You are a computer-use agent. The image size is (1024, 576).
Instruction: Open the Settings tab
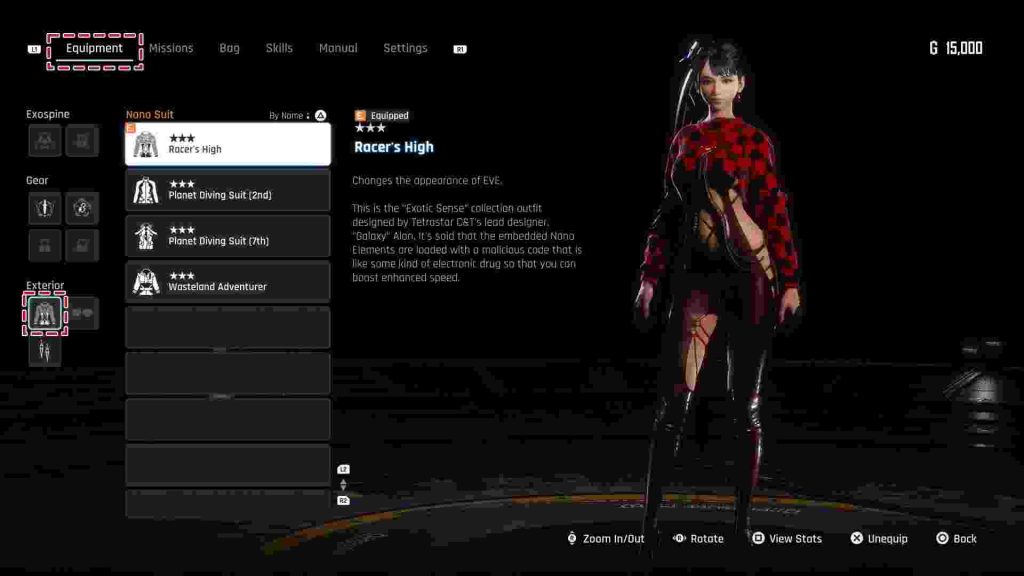(405, 48)
